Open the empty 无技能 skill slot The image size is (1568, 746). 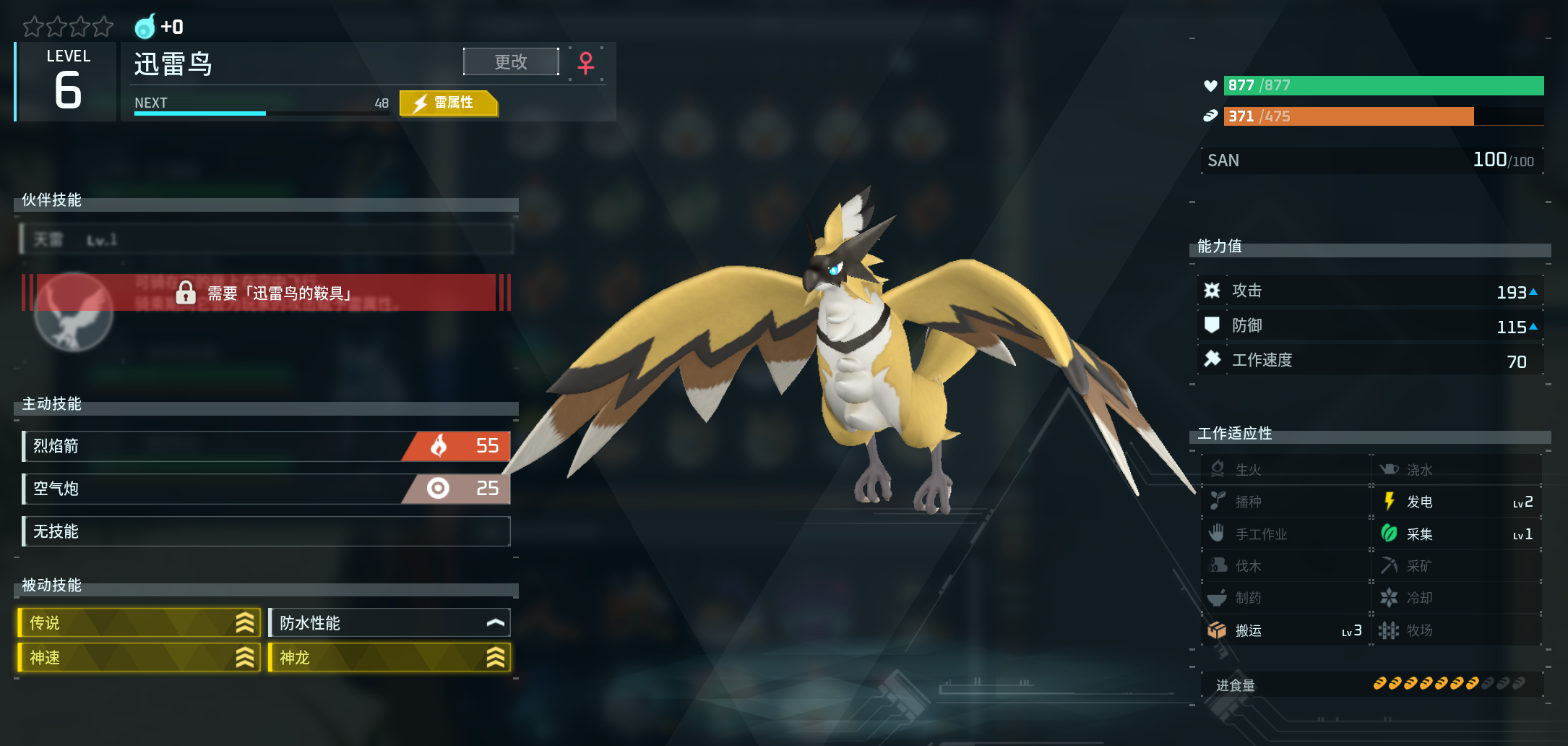[266, 531]
